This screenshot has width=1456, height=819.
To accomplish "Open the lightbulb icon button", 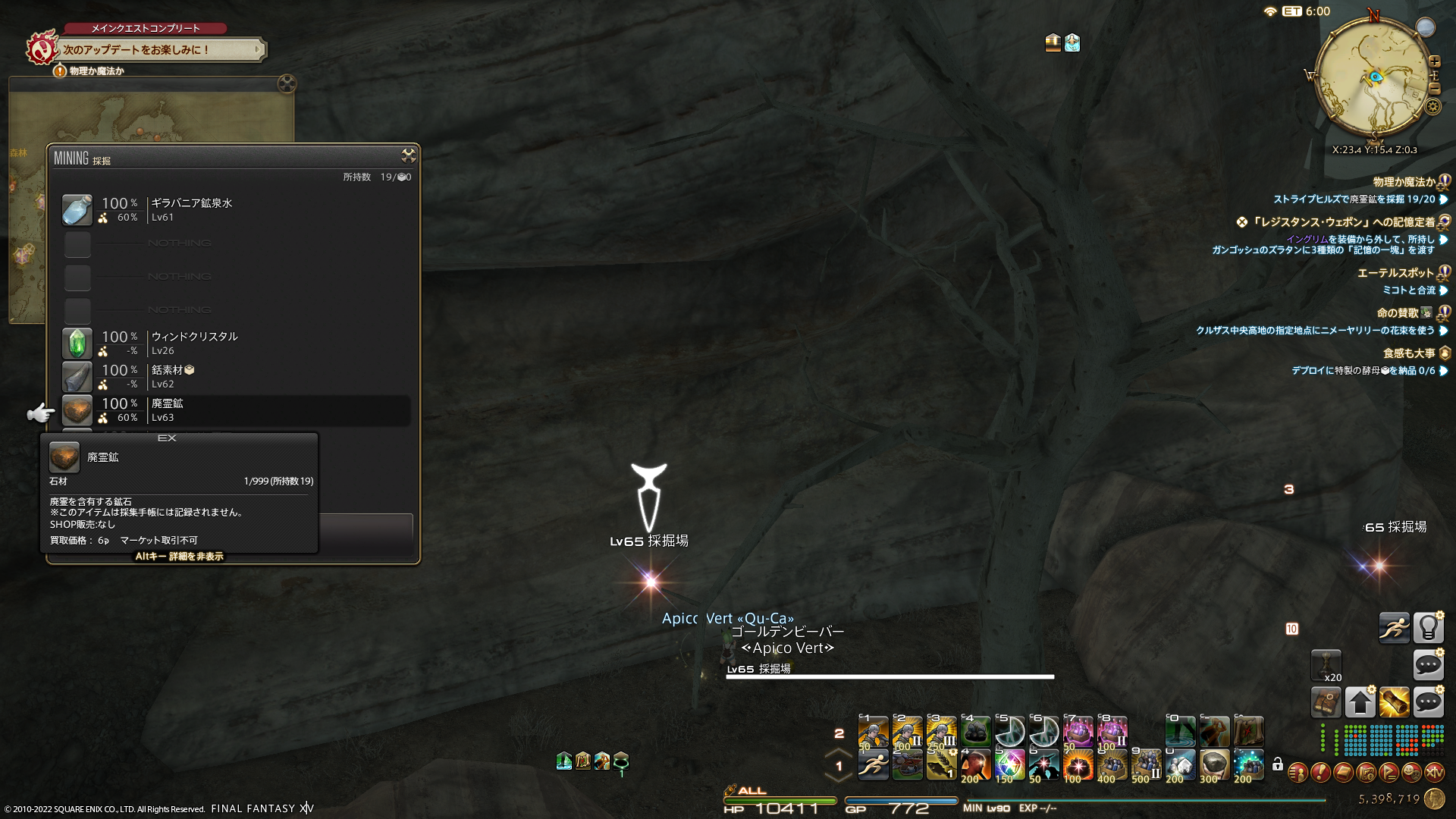I will pos(1428,628).
